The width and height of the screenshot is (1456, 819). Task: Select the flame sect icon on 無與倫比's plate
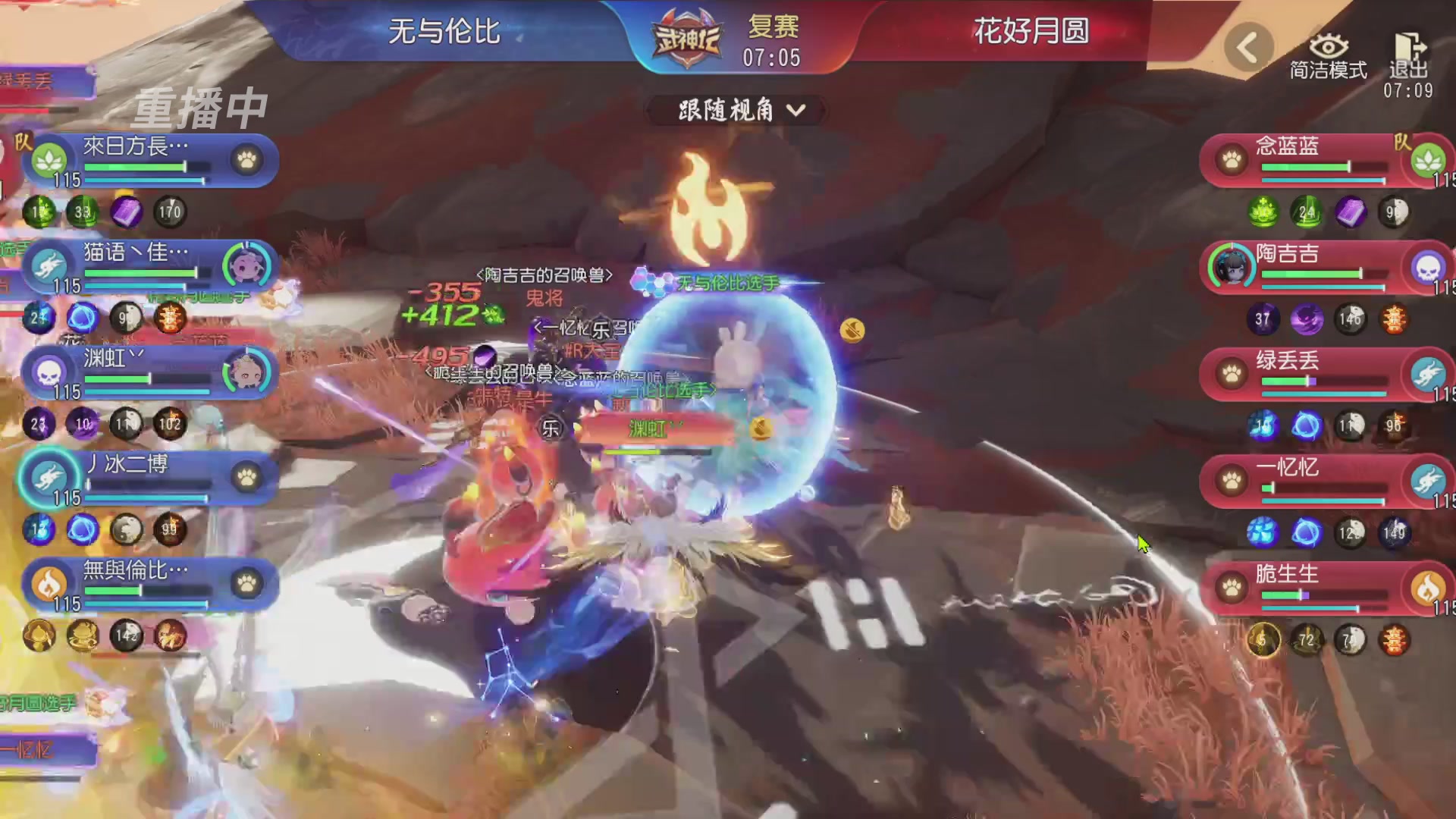[48, 584]
